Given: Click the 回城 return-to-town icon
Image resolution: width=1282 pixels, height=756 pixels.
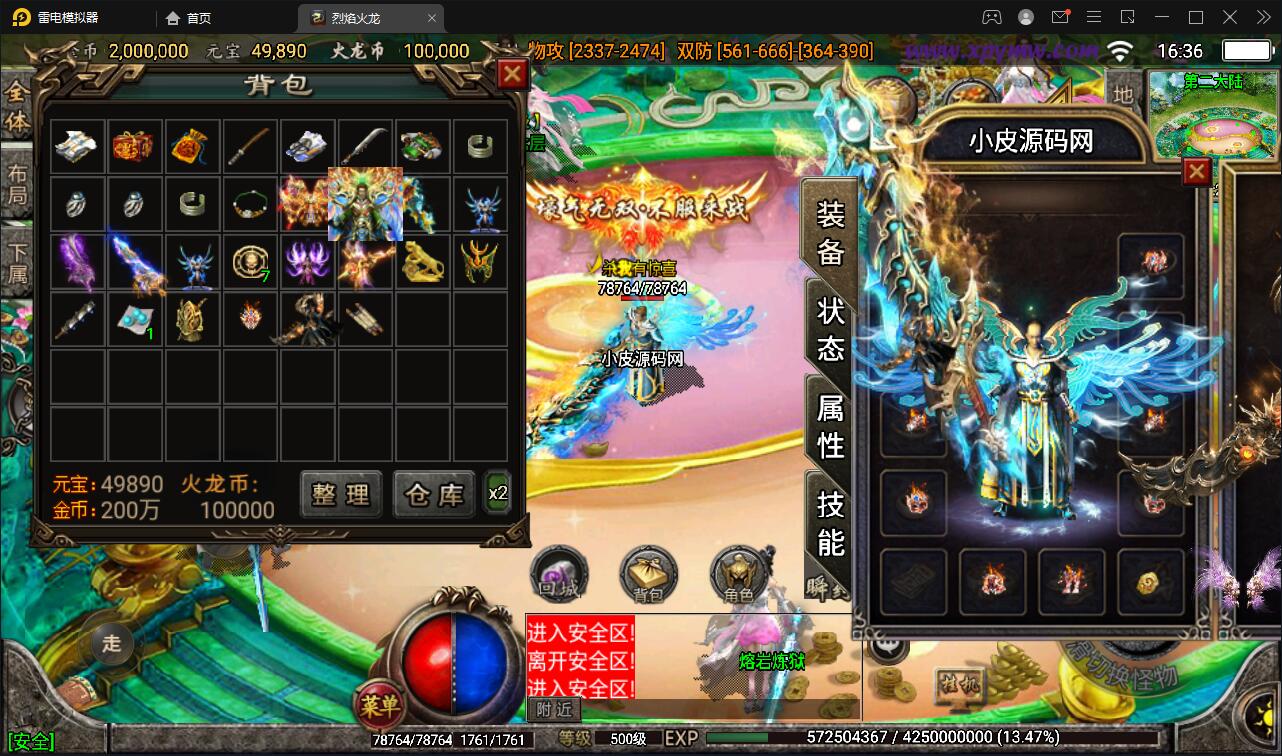Looking at the screenshot, I should 559,573.
